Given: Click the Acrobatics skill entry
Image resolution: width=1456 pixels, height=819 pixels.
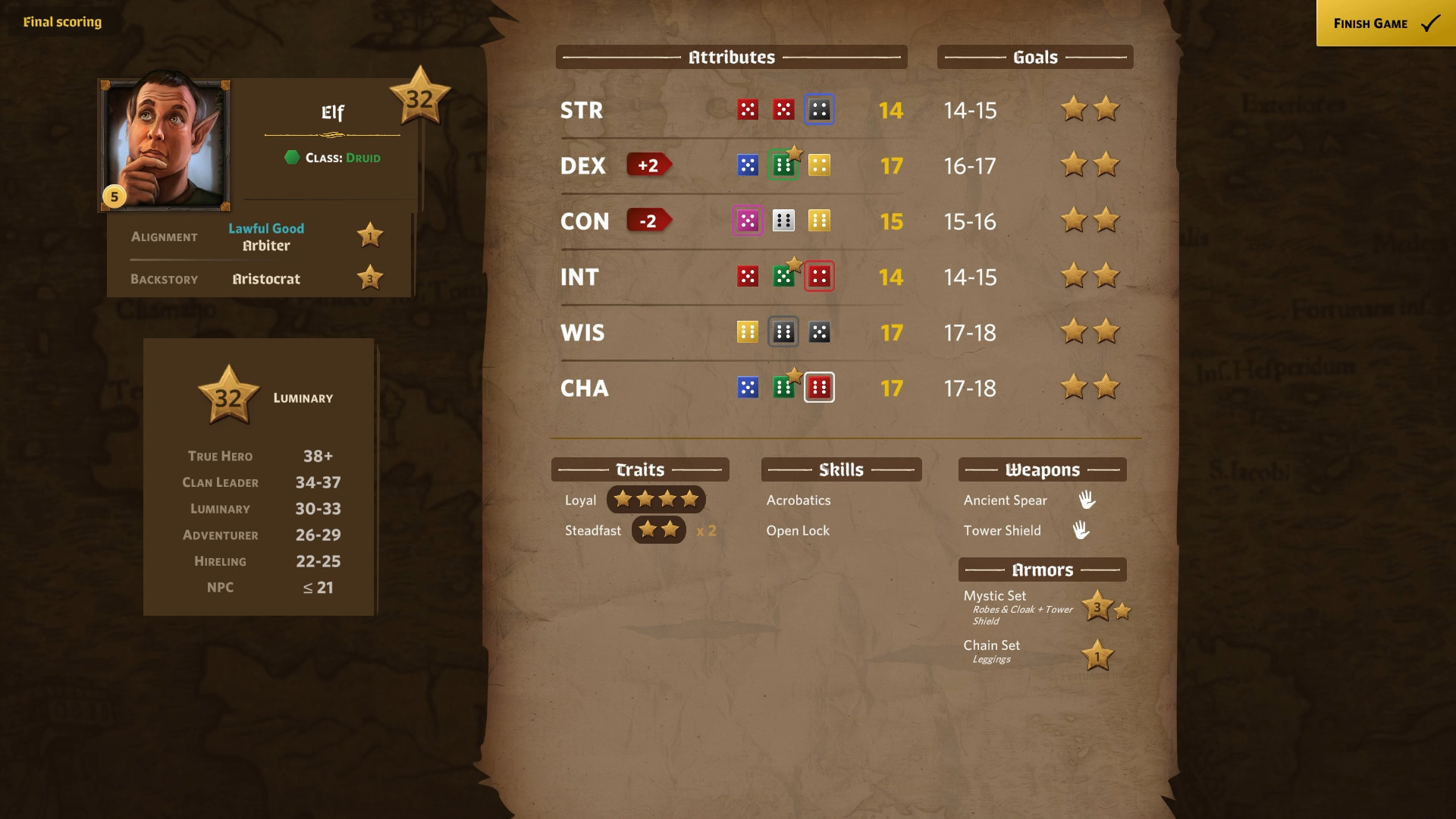Looking at the screenshot, I should click(x=797, y=500).
